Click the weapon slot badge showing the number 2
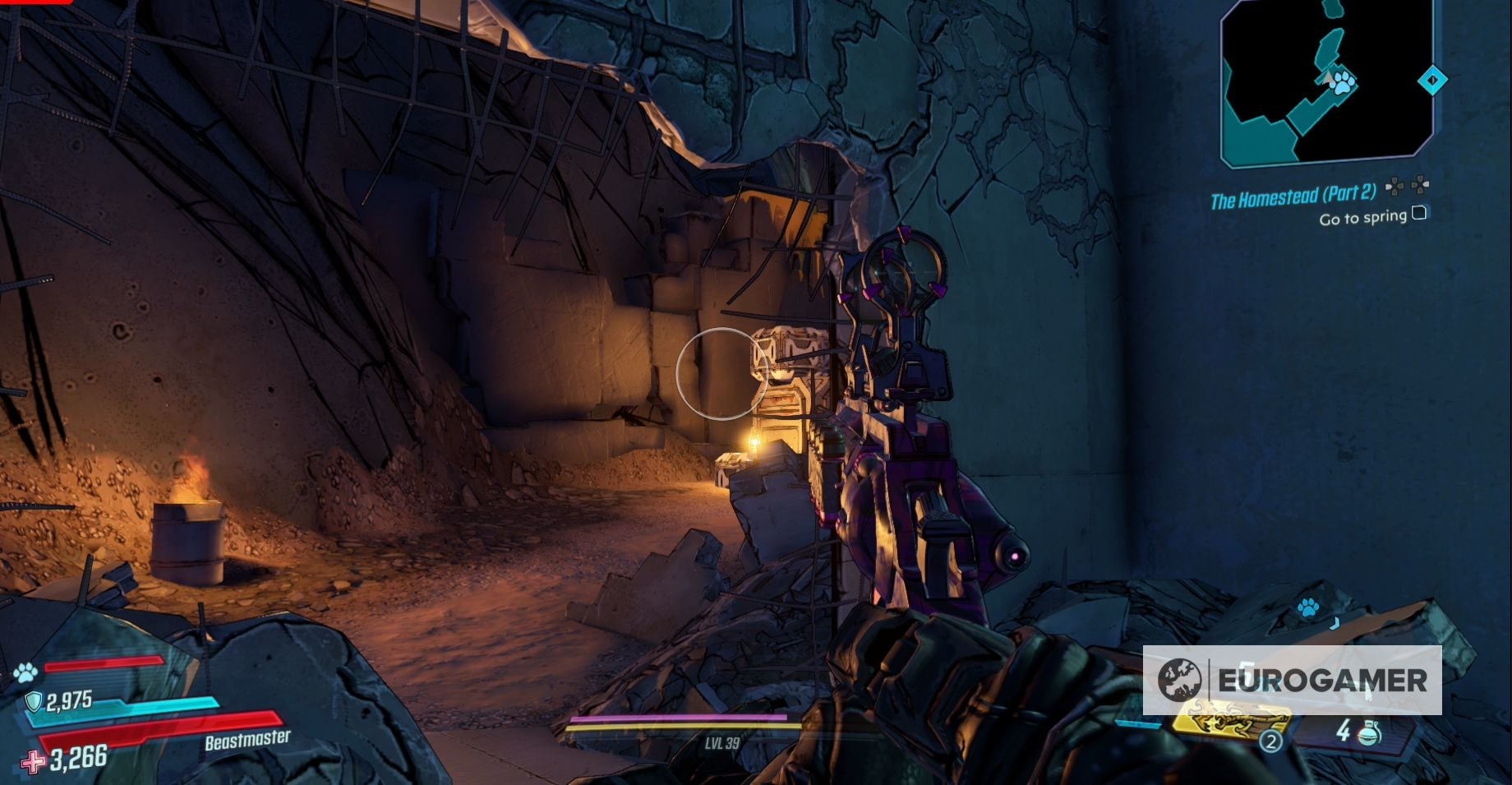1512x785 pixels. click(x=1272, y=740)
